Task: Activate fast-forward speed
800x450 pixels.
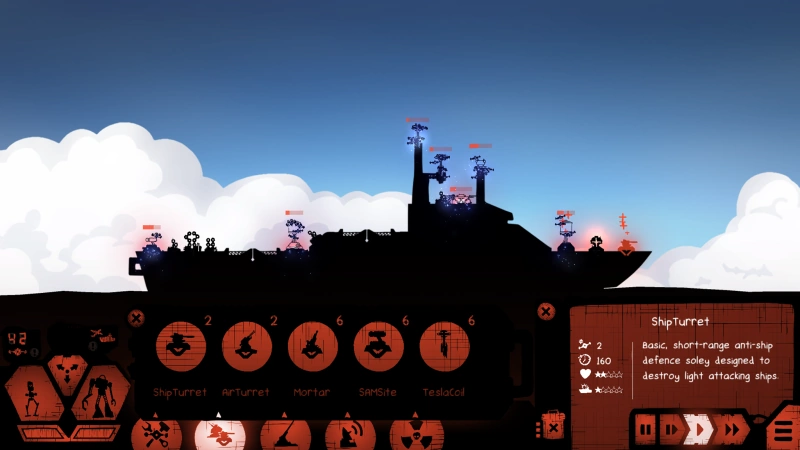Action: pyautogui.click(x=733, y=430)
